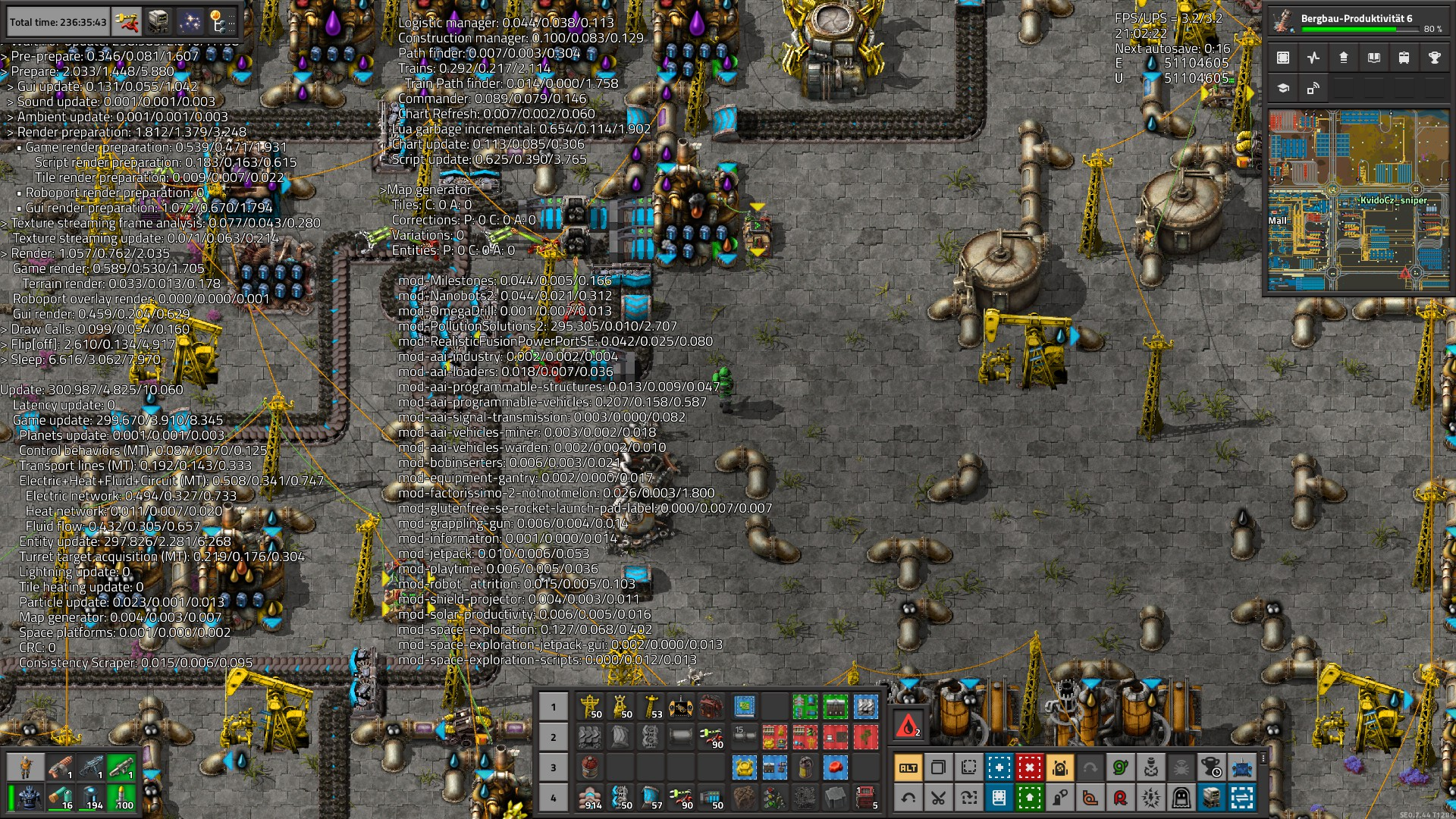The width and height of the screenshot is (1456, 819).
Task: Toggle the blue spidertron remote shortcut
Action: (x=1241, y=767)
